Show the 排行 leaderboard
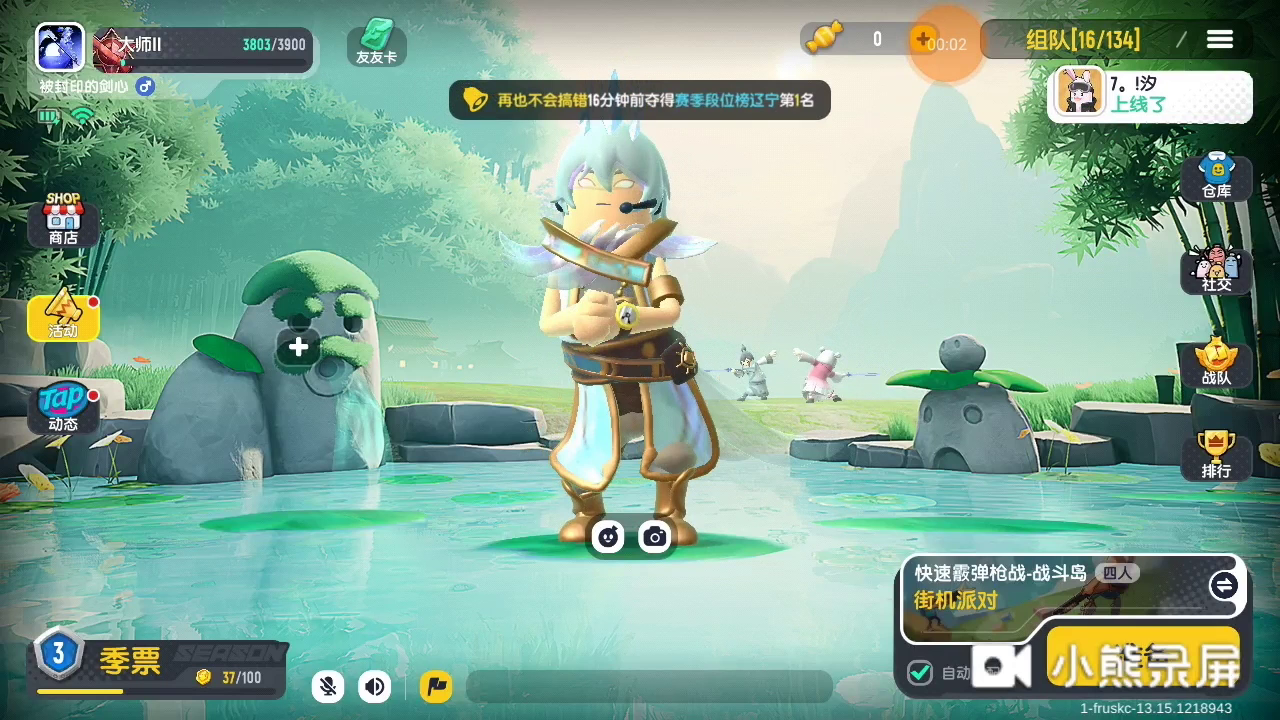Image resolution: width=1280 pixels, height=720 pixels. click(x=1216, y=456)
